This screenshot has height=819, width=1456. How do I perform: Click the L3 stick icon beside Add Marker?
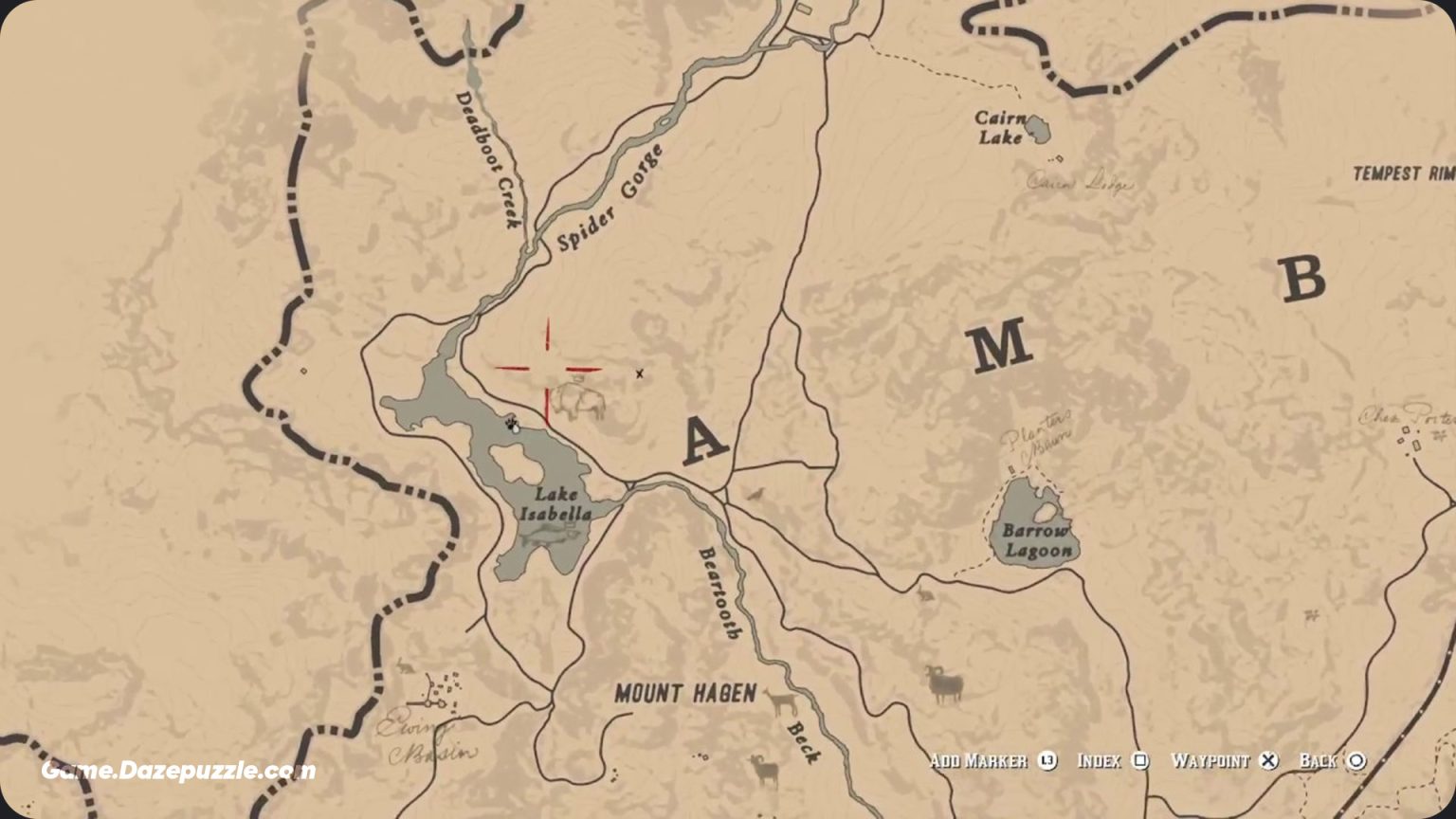pos(1046,760)
